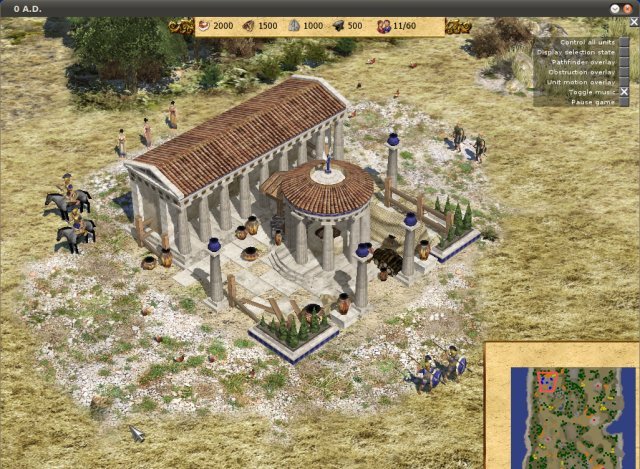Enable the Obstruction overlay checkbox
640x469 pixels.
coord(624,73)
